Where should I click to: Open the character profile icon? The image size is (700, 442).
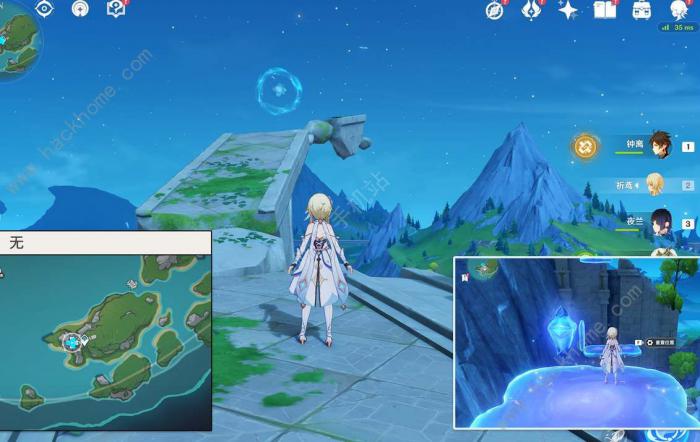pyautogui.click(x=680, y=10)
